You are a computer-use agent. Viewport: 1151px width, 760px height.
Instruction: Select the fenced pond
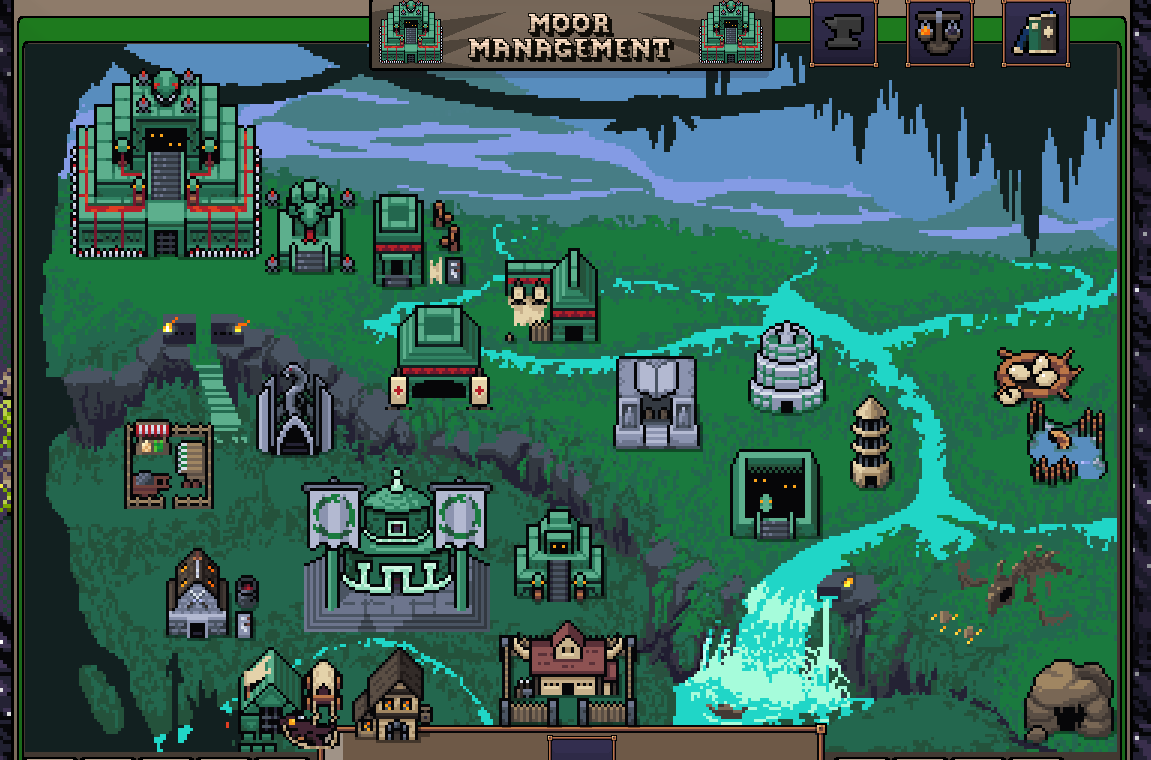(1067, 446)
